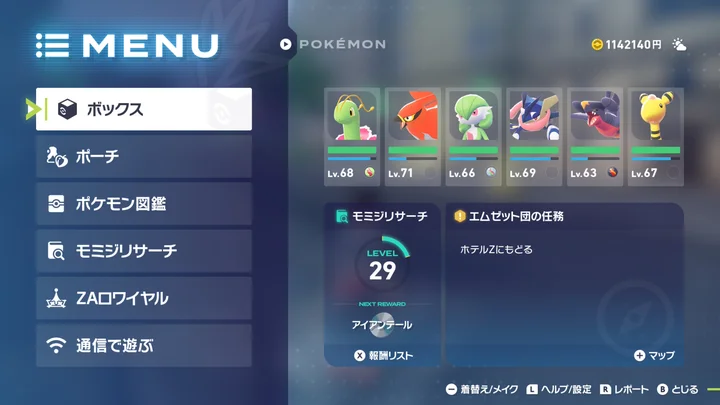Open the マップ from the mission panel
This screenshot has height=405, width=720.
654,355
